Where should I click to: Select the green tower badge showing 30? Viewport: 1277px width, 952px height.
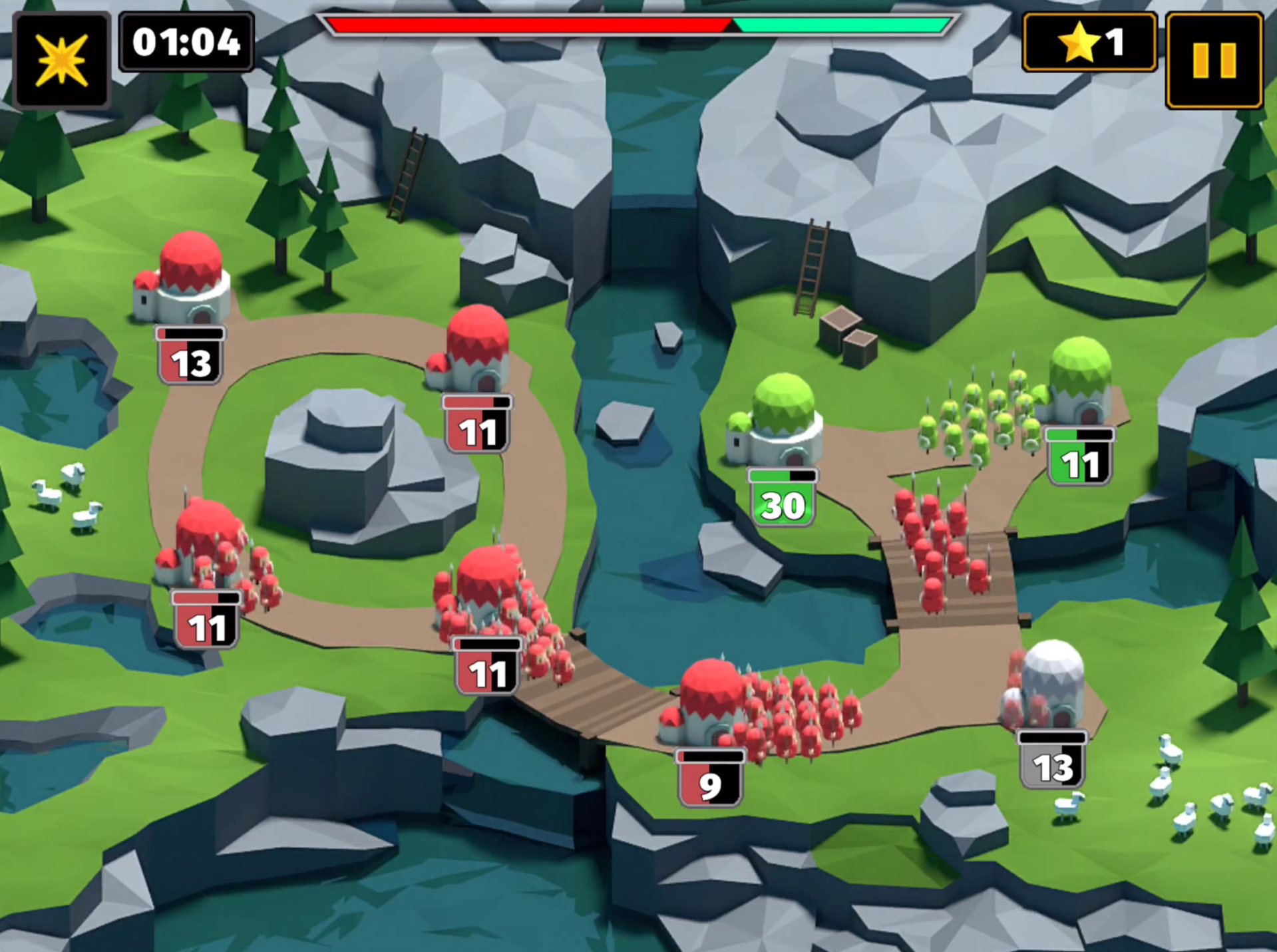click(783, 499)
